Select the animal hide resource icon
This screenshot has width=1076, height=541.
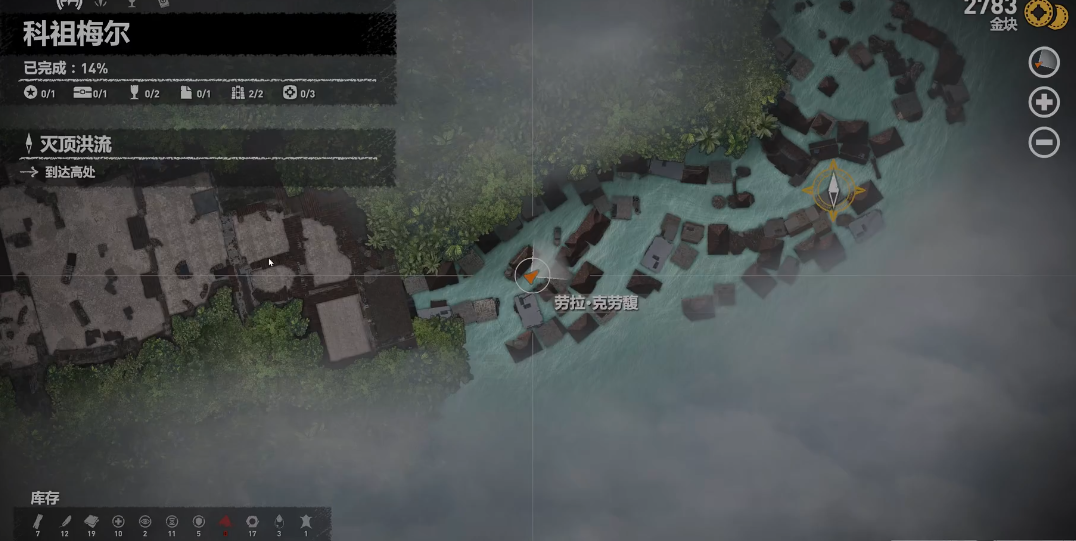pos(305,522)
